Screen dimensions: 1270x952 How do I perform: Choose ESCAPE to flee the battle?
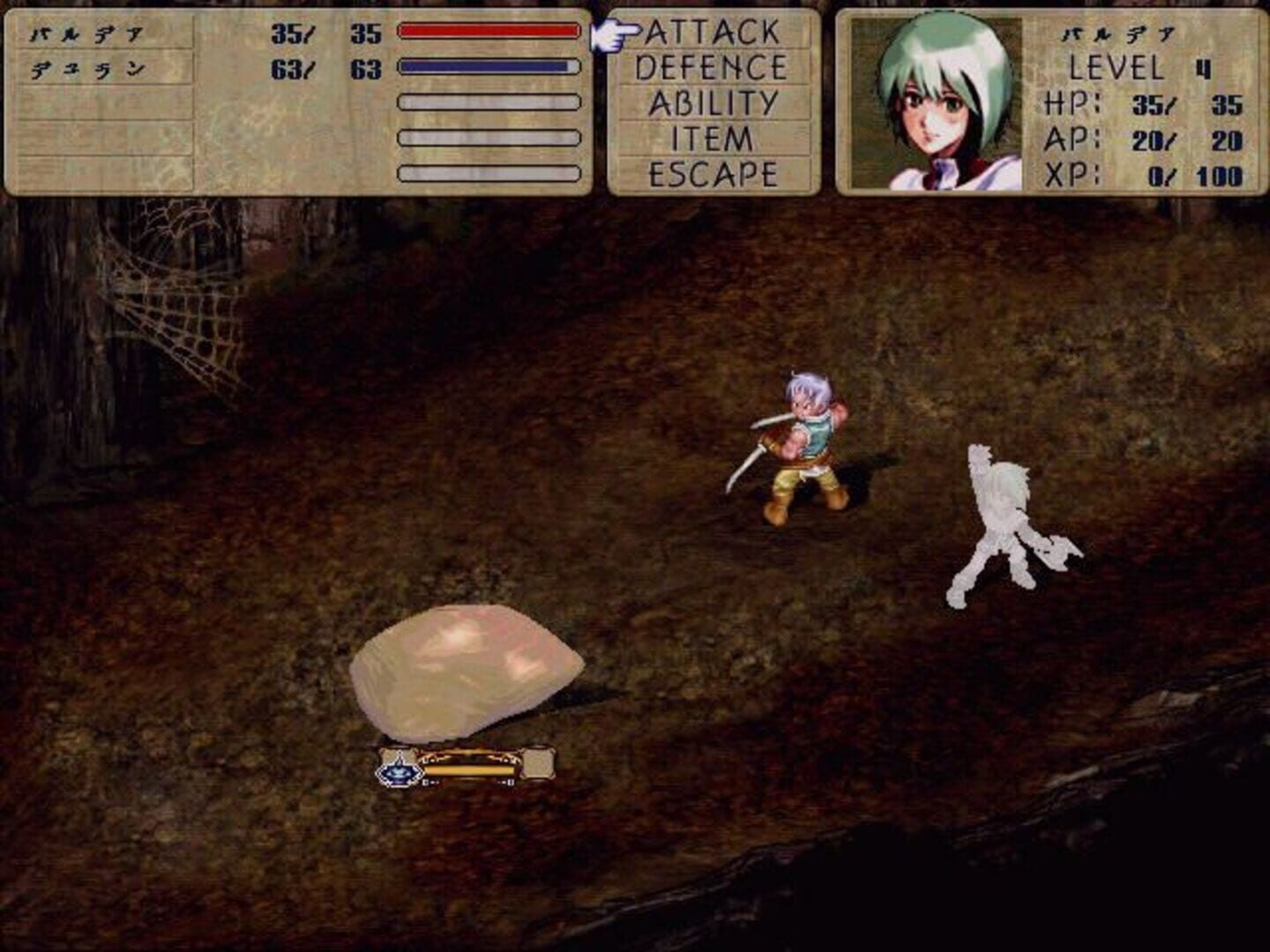pos(714,173)
